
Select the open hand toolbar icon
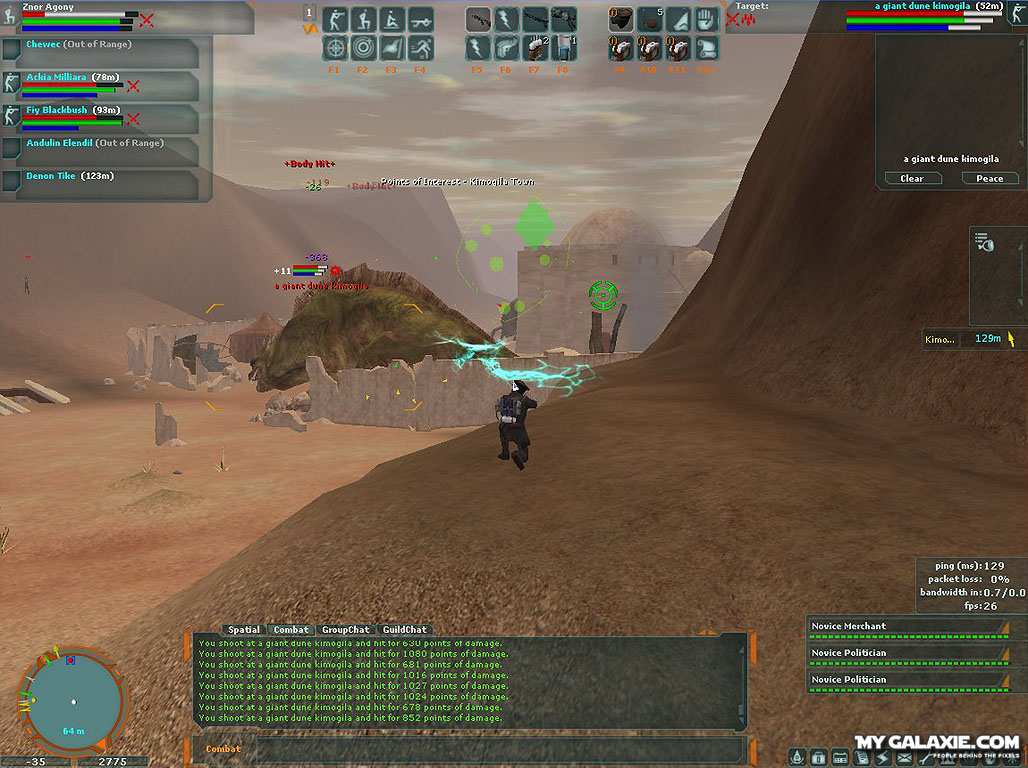click(707, 19)
